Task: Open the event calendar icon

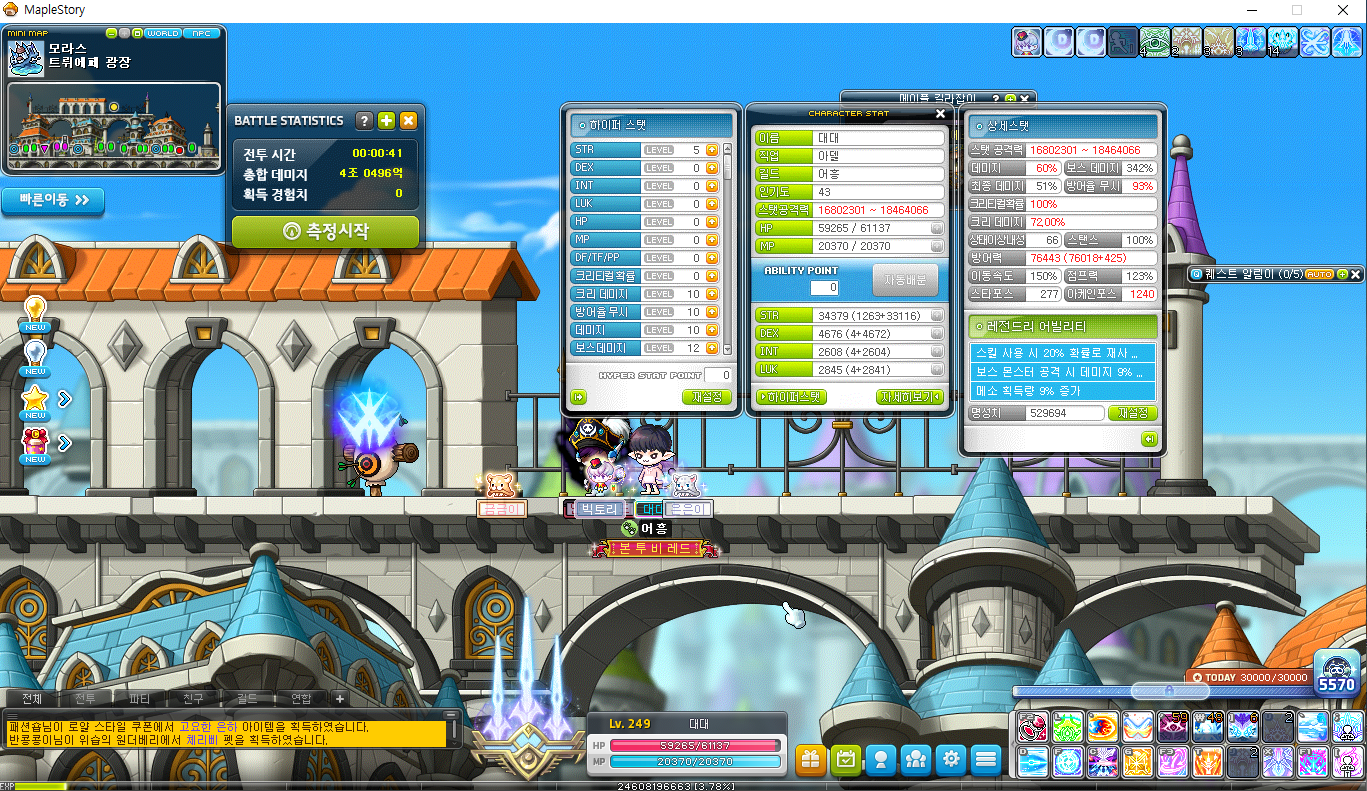Action: (x=846, y=760)
